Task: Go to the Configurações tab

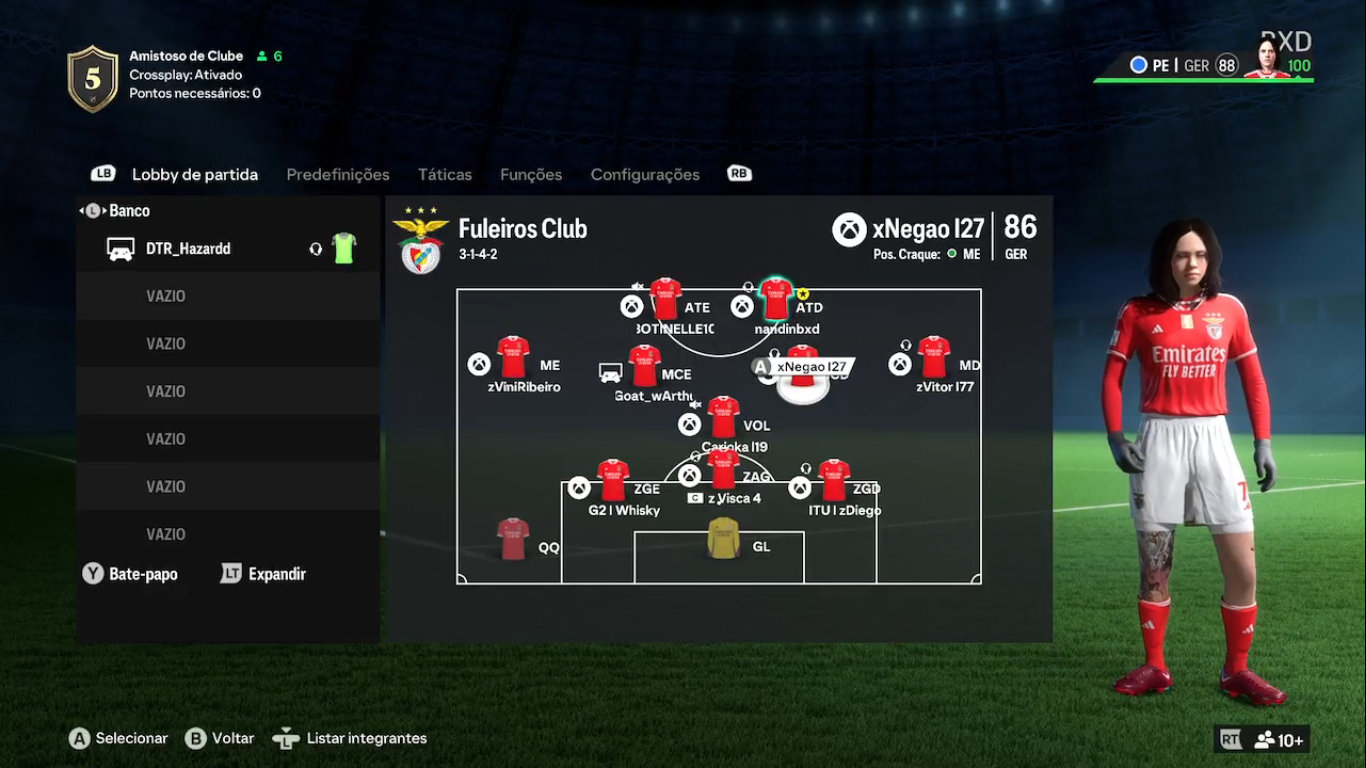Action: click(645, 175)
